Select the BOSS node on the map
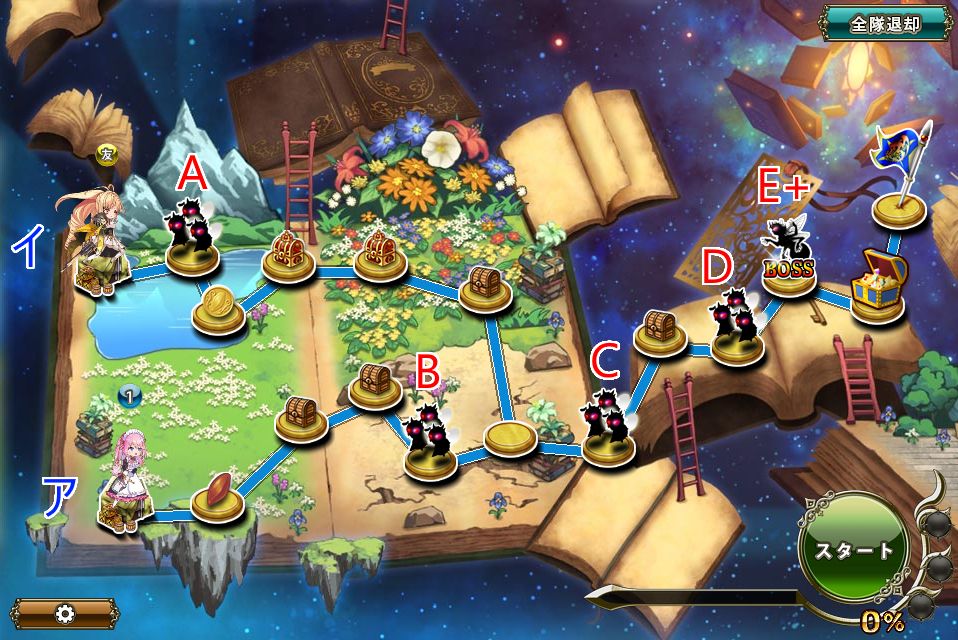Screen dimensions: 958x640 coord(788,264)
